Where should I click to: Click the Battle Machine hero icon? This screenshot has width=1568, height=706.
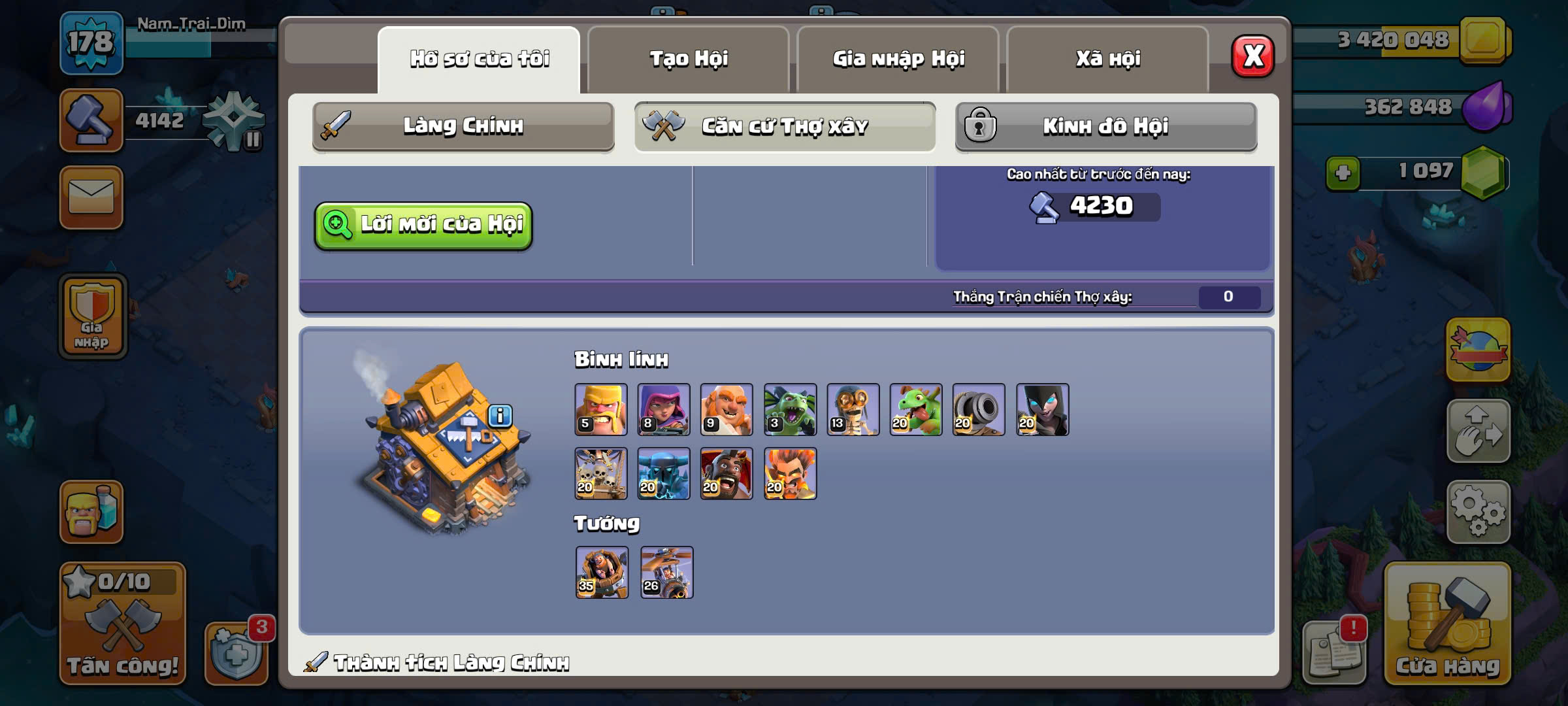coord(602,573)
